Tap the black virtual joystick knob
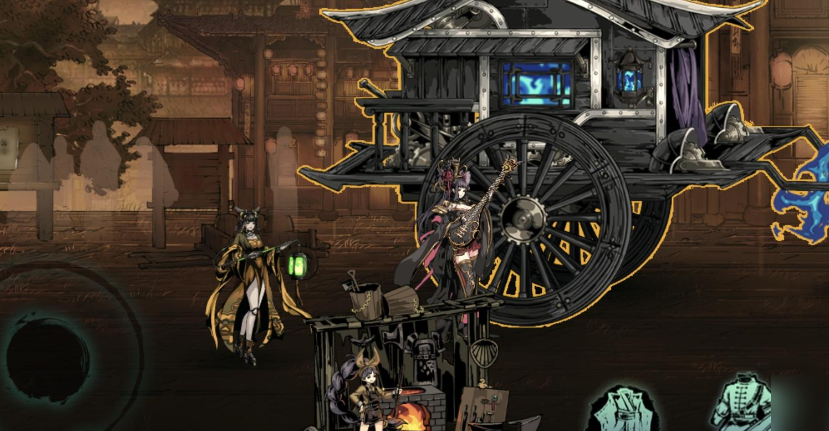829x431 pixels. click(47, 358)
